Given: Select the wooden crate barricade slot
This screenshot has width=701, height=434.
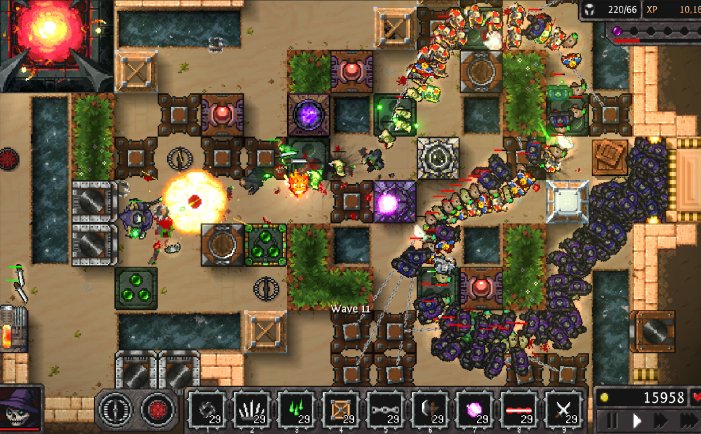Looking at the screenshot, I should pos(341,410).
